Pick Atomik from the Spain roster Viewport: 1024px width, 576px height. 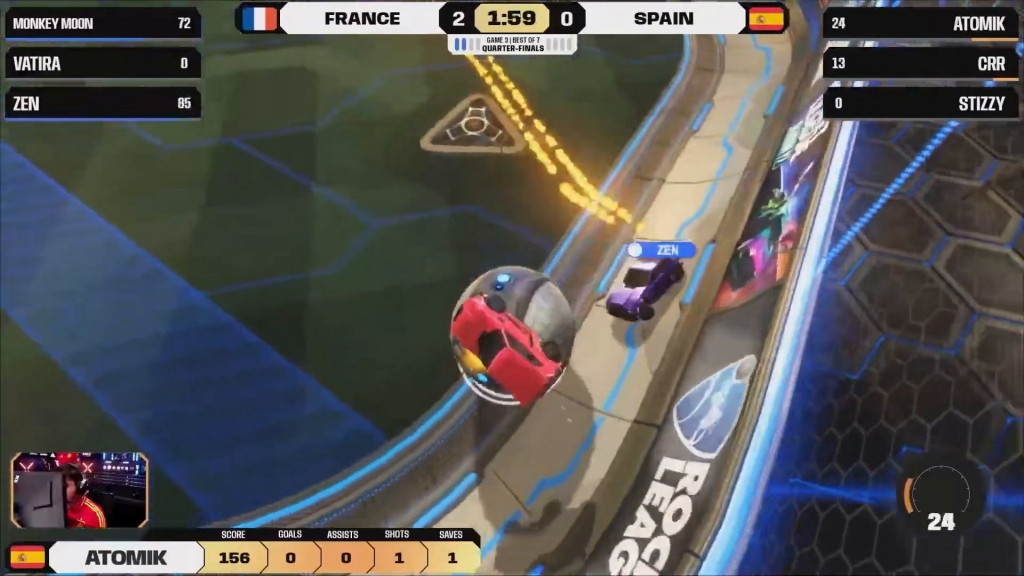coord(921,23)
